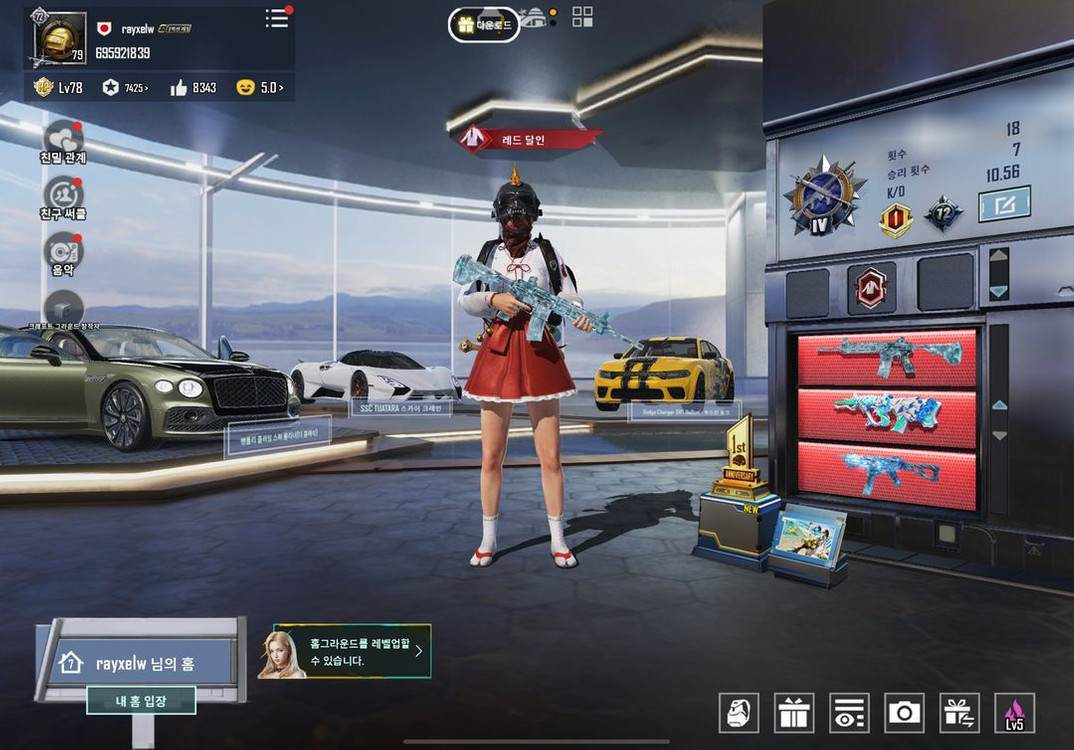
Task: Open the player avatar profile
Action: 59,39
